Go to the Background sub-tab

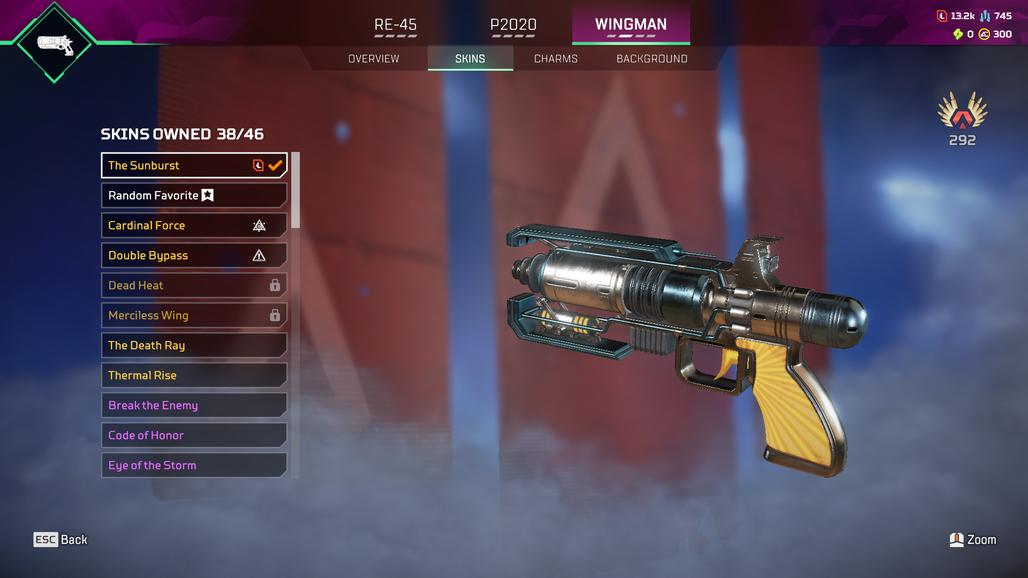click(652, 59)
